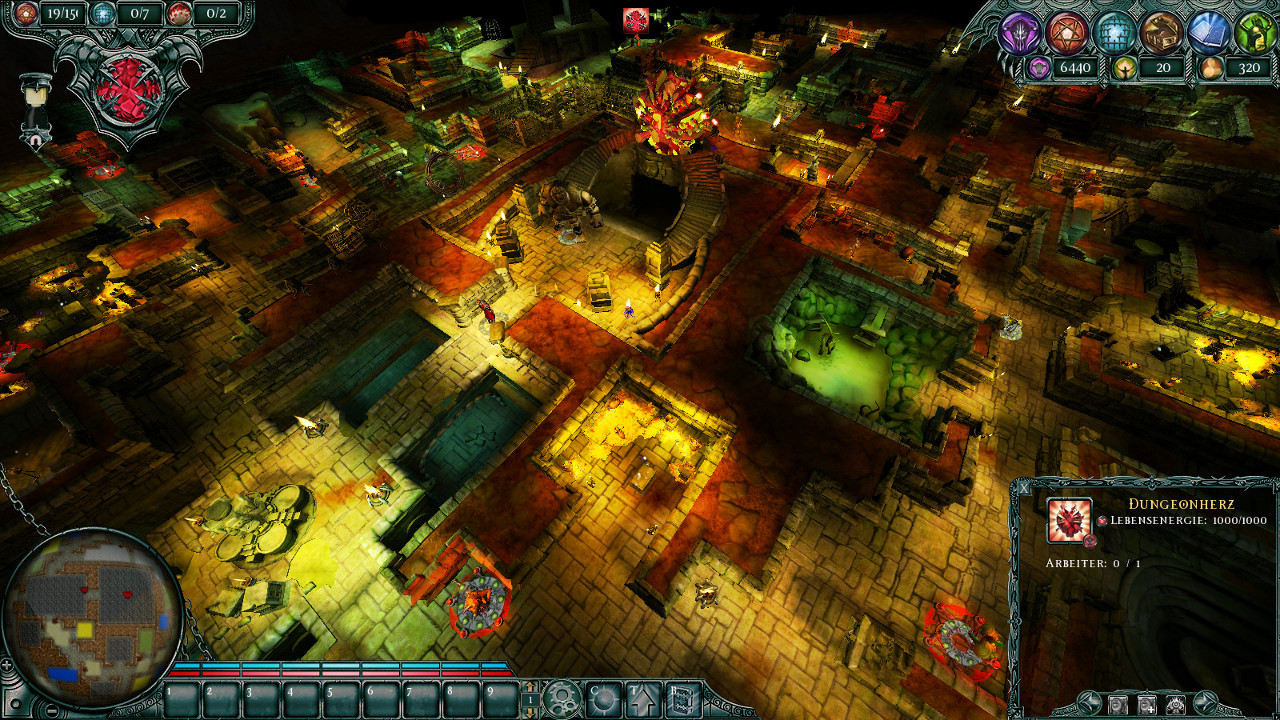The height and width of the screenshot is (720, 1280).
Task: Click the T upward arrow button
Action: pyautogui.click(x=642, y=698)
